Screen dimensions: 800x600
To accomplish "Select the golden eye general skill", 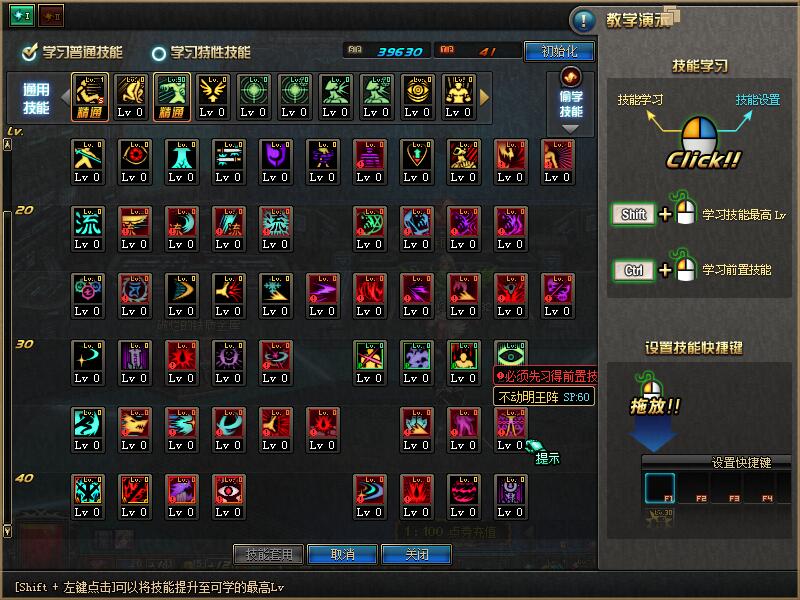I will click(416, 92).
